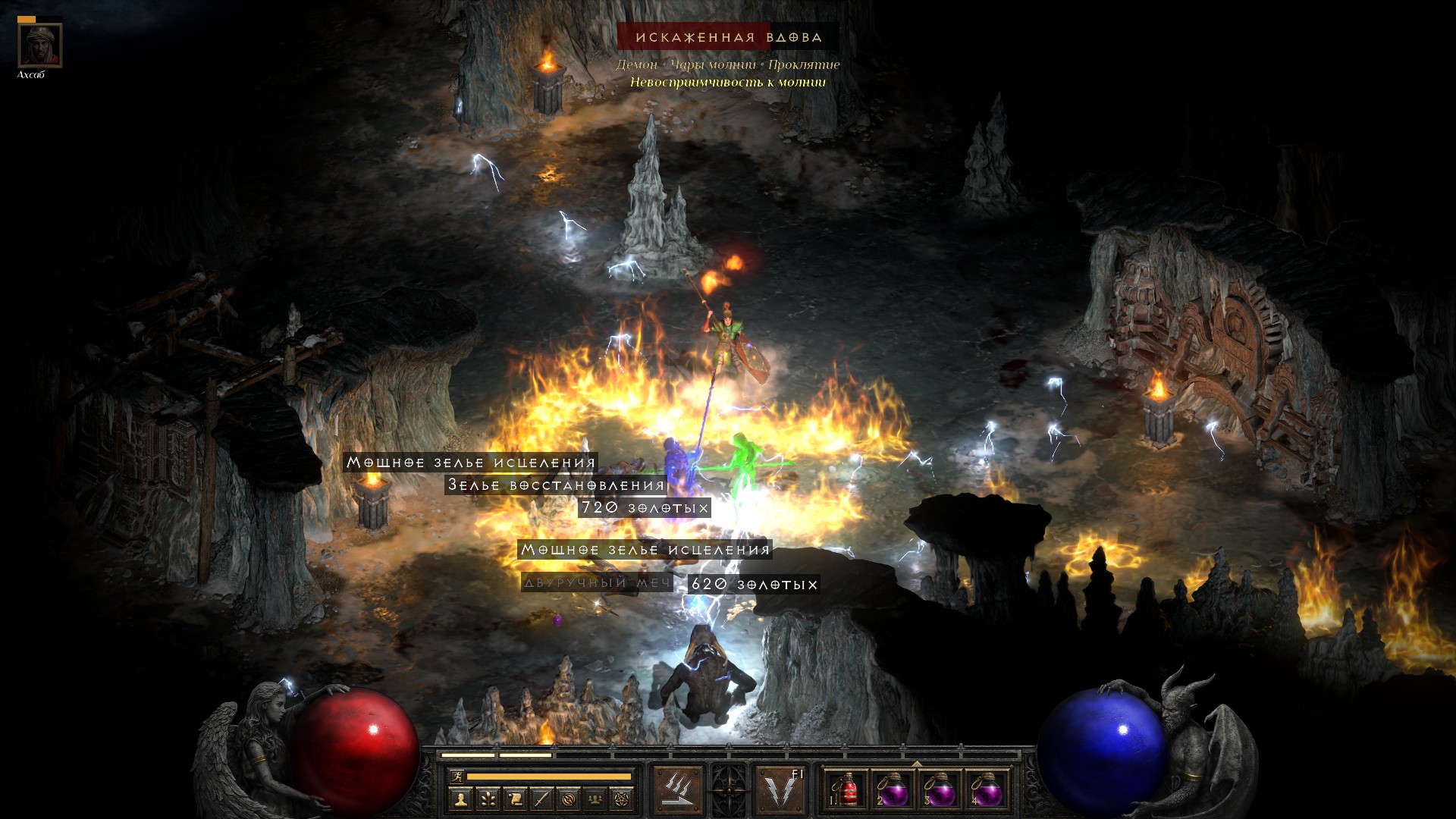The width and height of the screenshot is (1456, 819).
Task: Pick up the 620 золотых label
Action: click(754, 585)
